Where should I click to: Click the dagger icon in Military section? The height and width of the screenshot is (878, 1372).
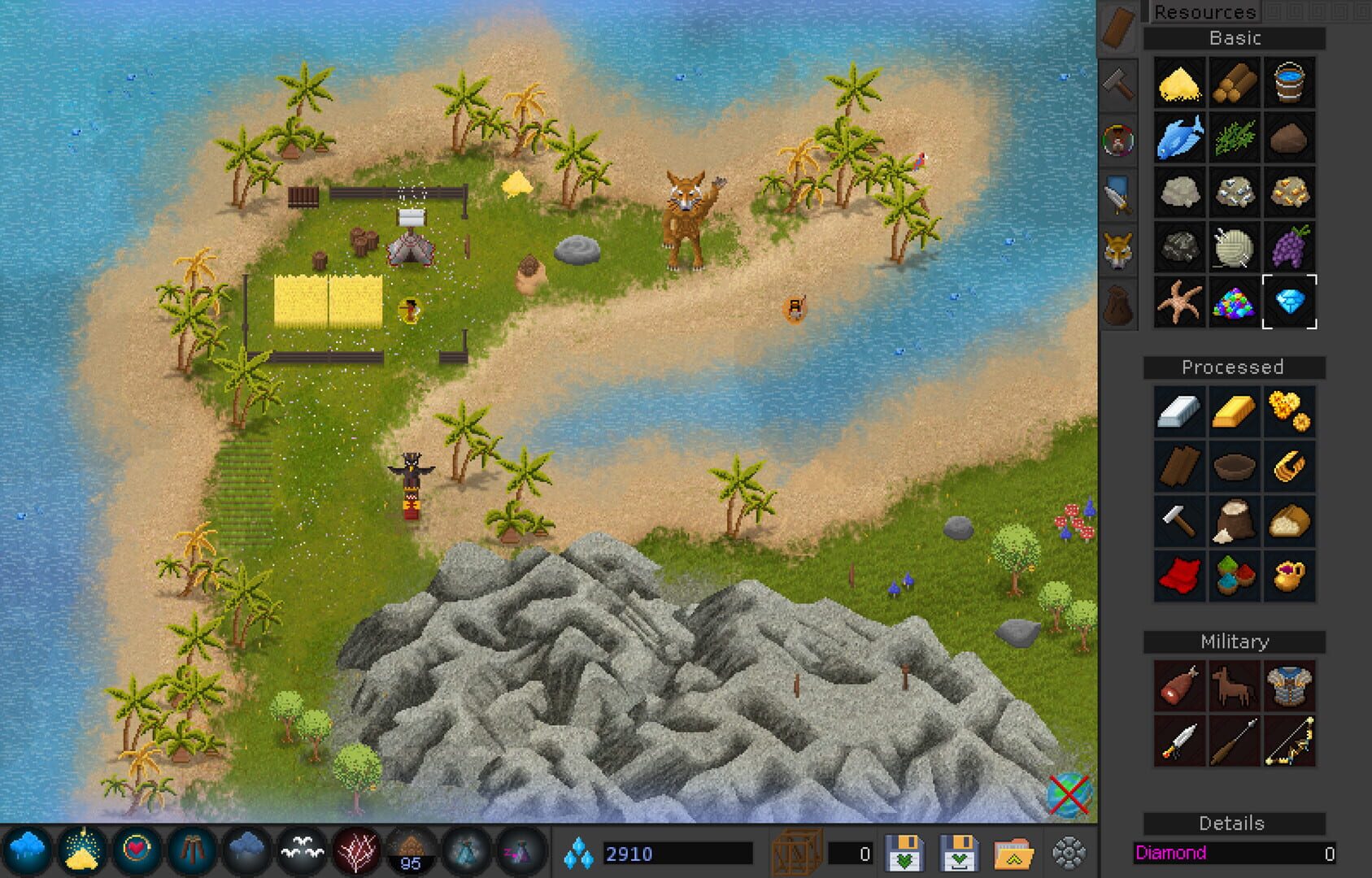(x=1178, y=740)
